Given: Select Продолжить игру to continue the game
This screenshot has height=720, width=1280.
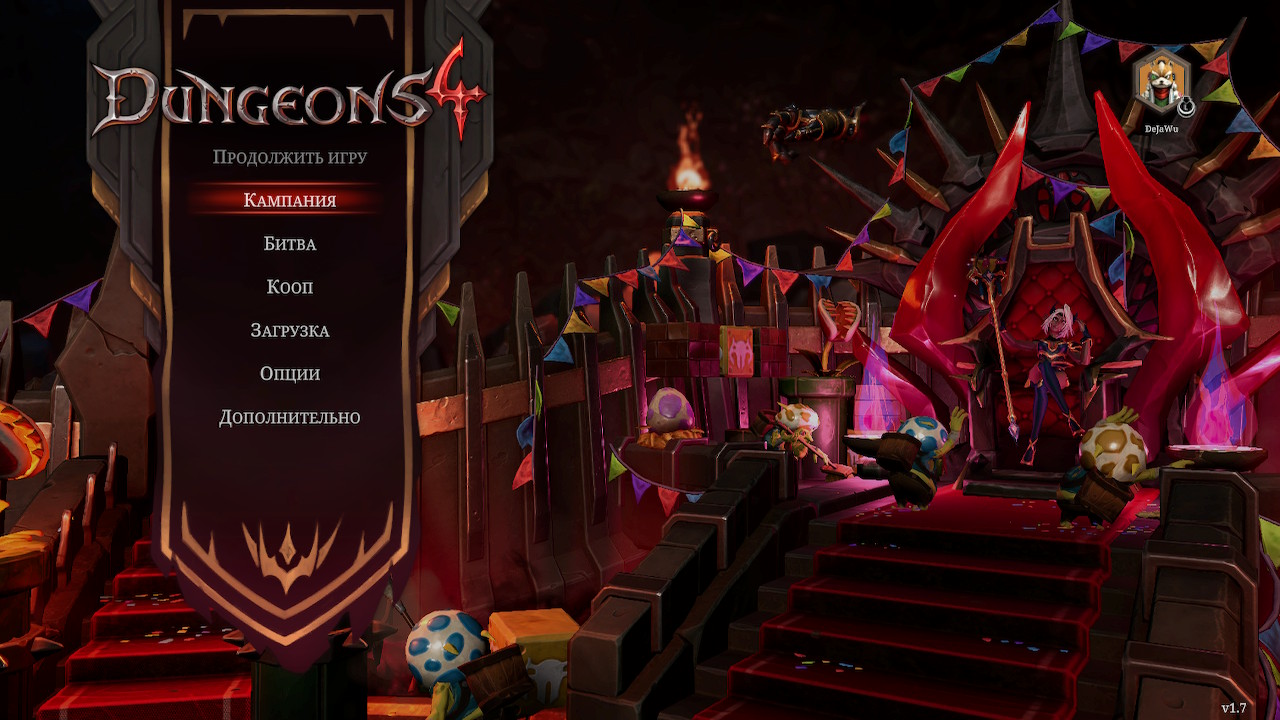Looking at the screenshot, I should tap(289, 157).
